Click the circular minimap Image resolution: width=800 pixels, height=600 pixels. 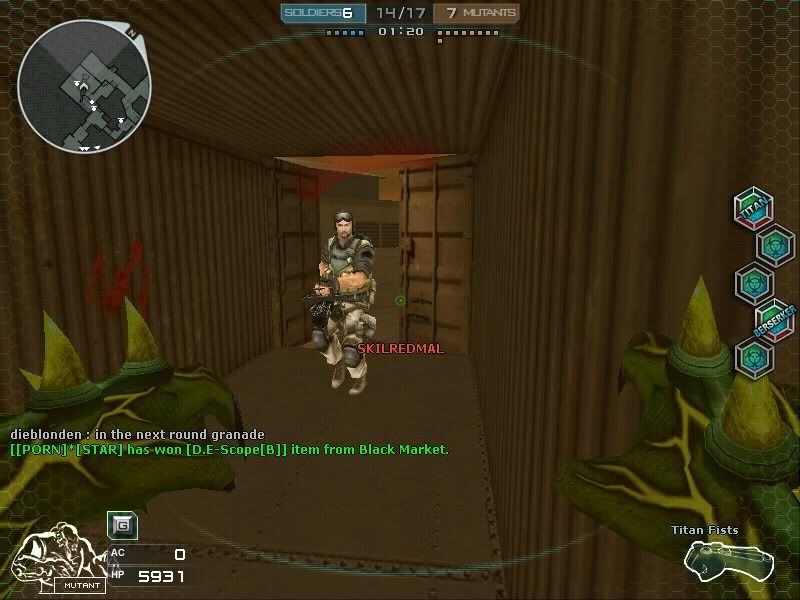click(x=84, y=89)
